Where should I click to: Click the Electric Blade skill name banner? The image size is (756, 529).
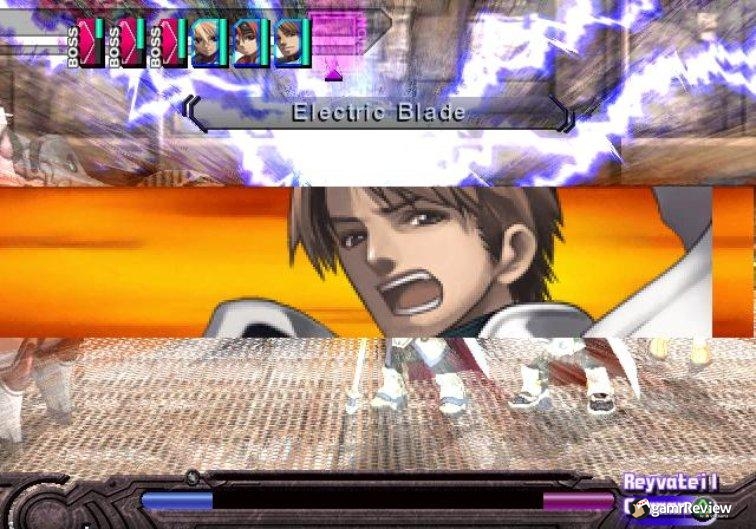tap(379, 113)
